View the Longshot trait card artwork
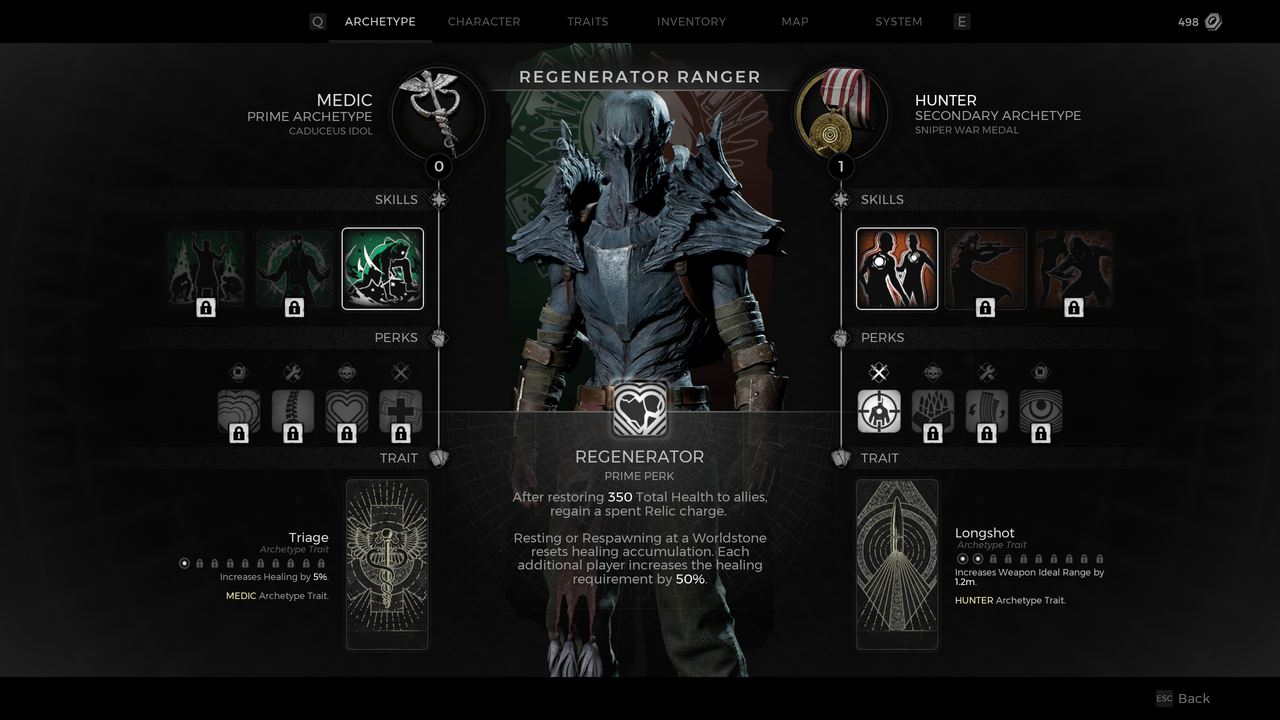Viewport: 1280px width, 720px height. click(x=896, y=563)
